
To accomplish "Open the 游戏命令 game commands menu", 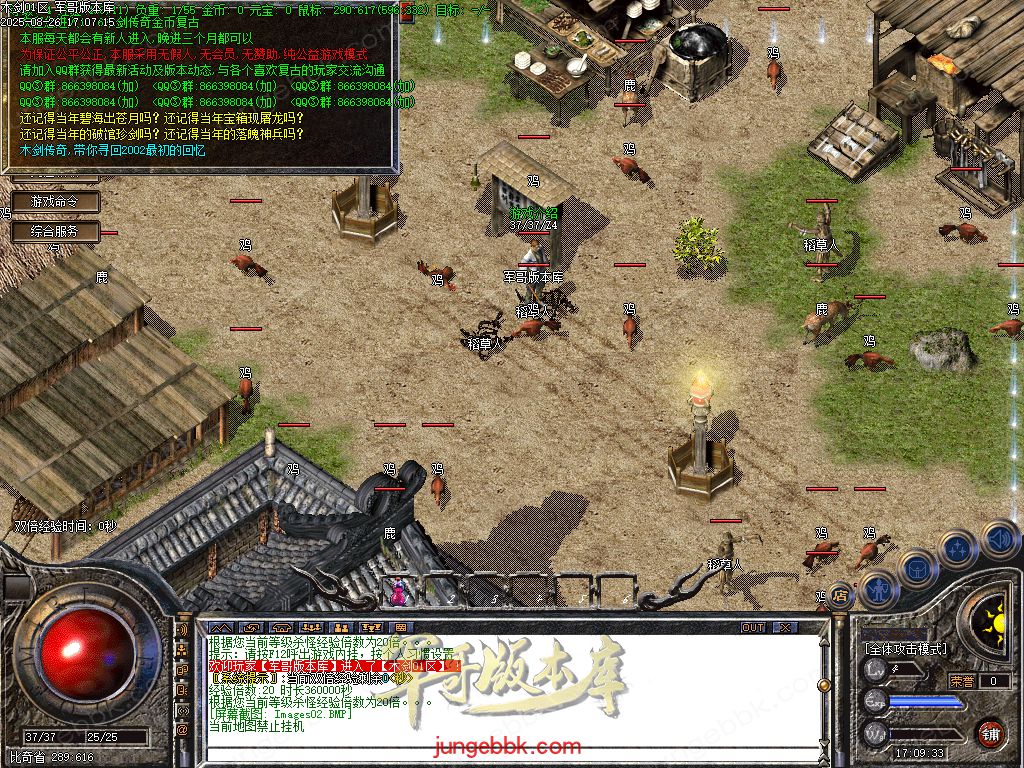I will tap(54, 202).
